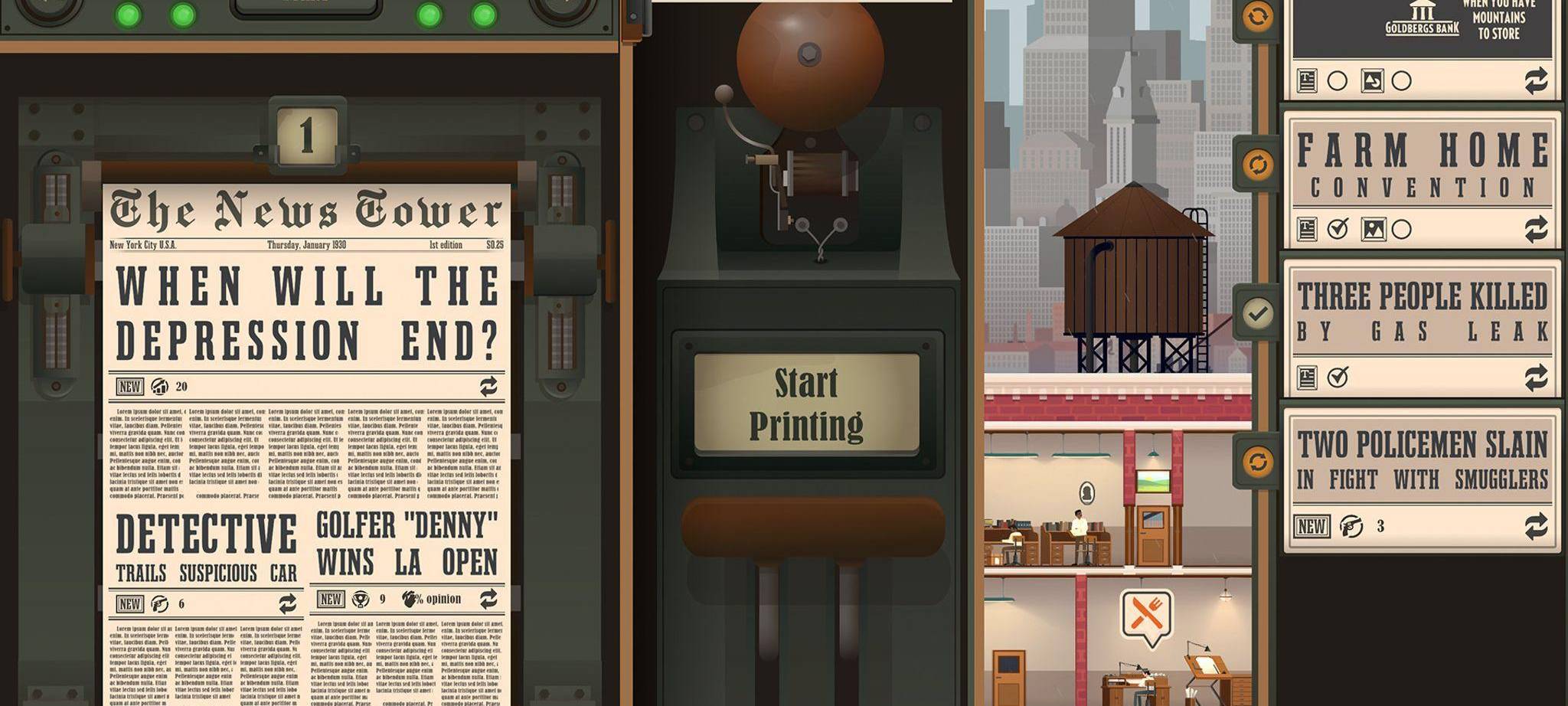This screenshot has height=706, width=1568.
Task: Click the article-text icon on Farm Home Convention card
Action: [x=1308, y=228]
